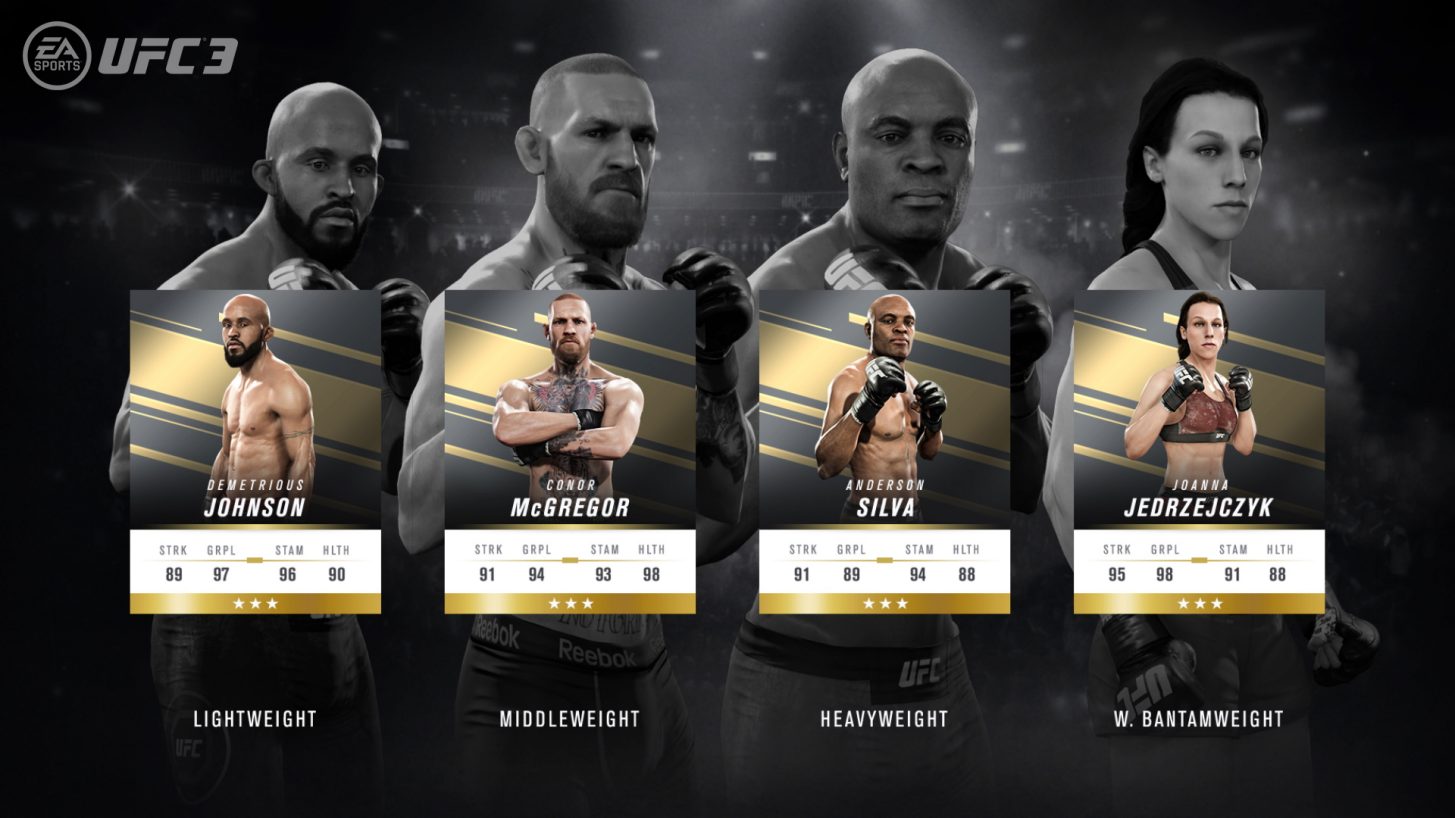Screen dimensions: 1455x818
Task: Select the W. BANTAMWEIGHT division label
Action: (1200, 718)
